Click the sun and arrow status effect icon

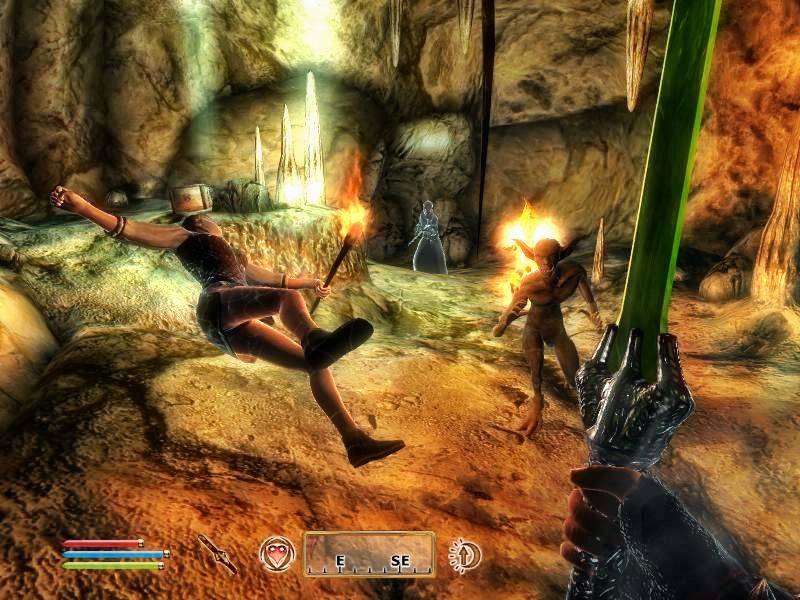pyautogui.click(x=464, y=554)
